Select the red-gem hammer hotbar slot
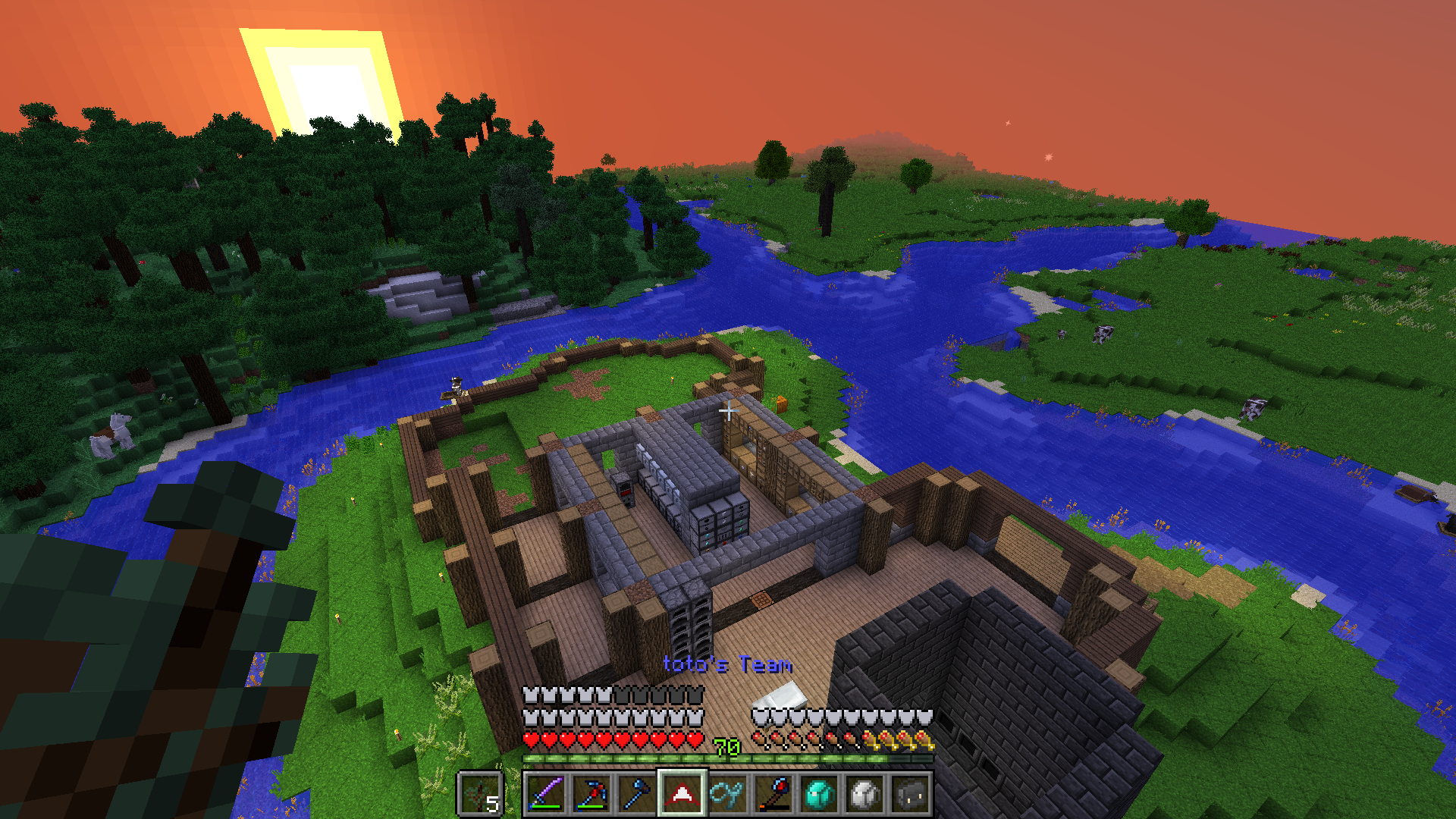The width and height of the screenshot is (1456, 819). pyautogui.click(x=773, y=794)
